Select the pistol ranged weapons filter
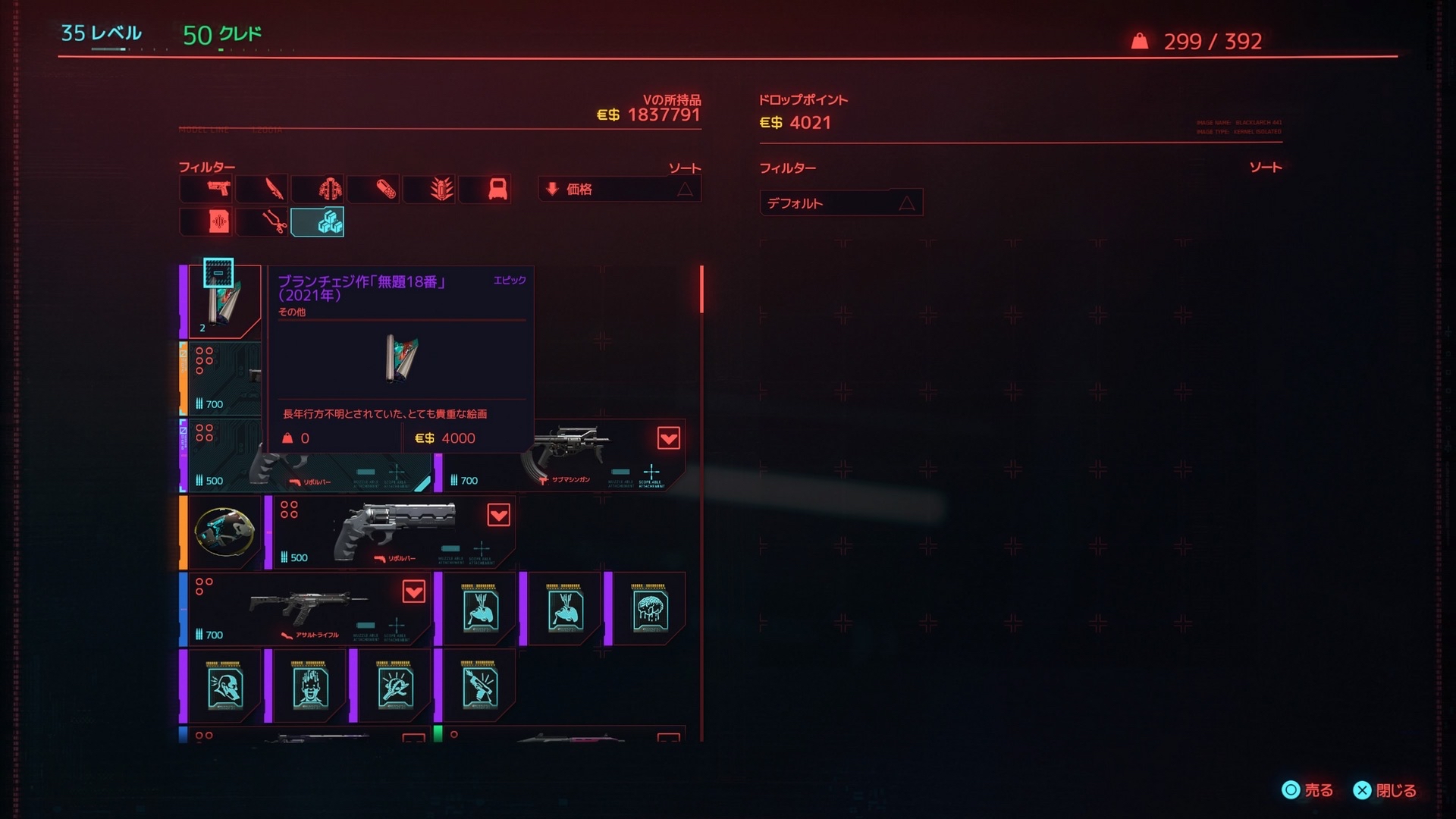Screen dimensions: 1456x819 pyautogui.click(x=207, y=189)
